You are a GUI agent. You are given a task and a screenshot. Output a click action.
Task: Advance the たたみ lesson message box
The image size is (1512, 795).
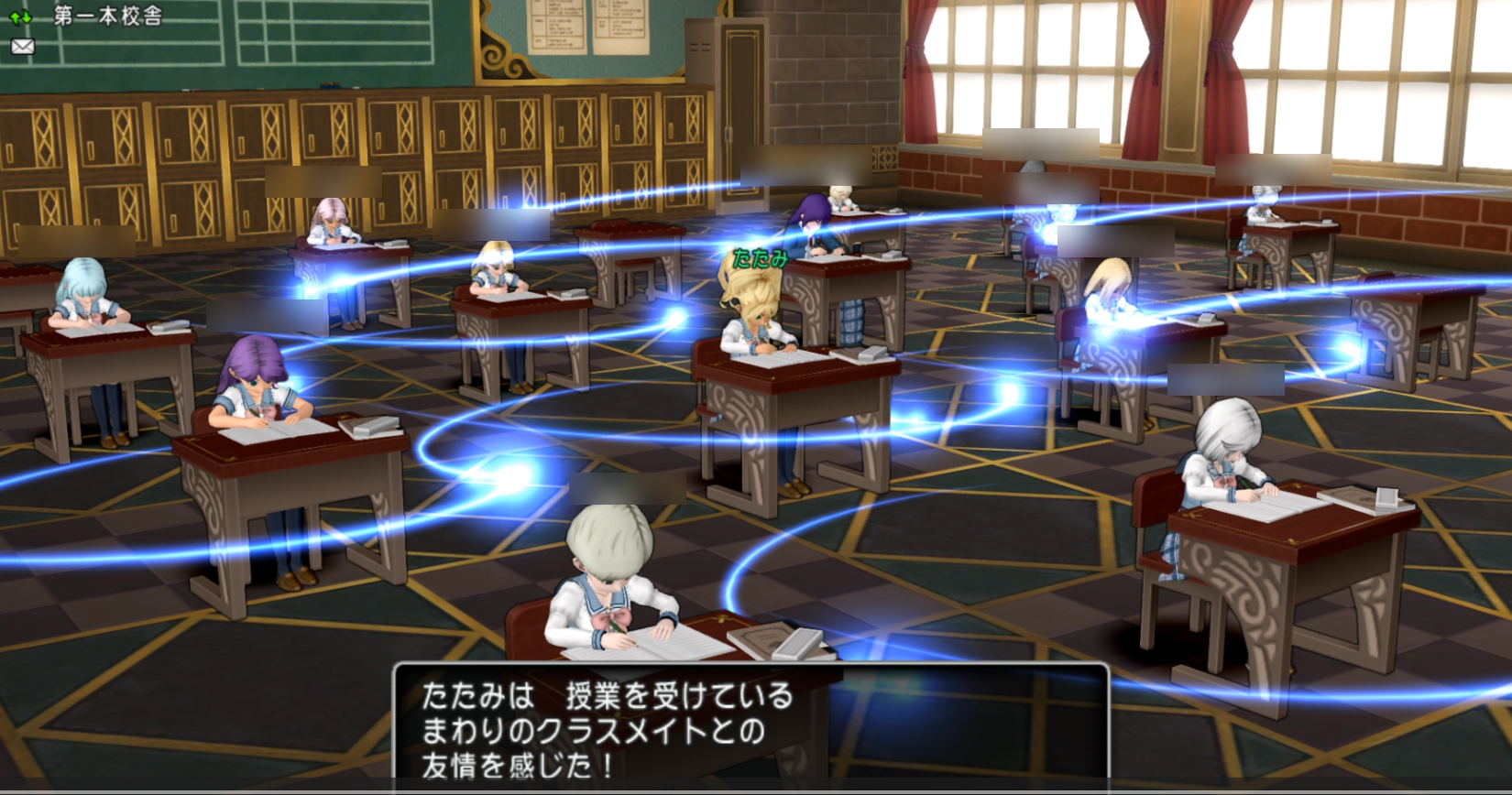coord(751,729)
